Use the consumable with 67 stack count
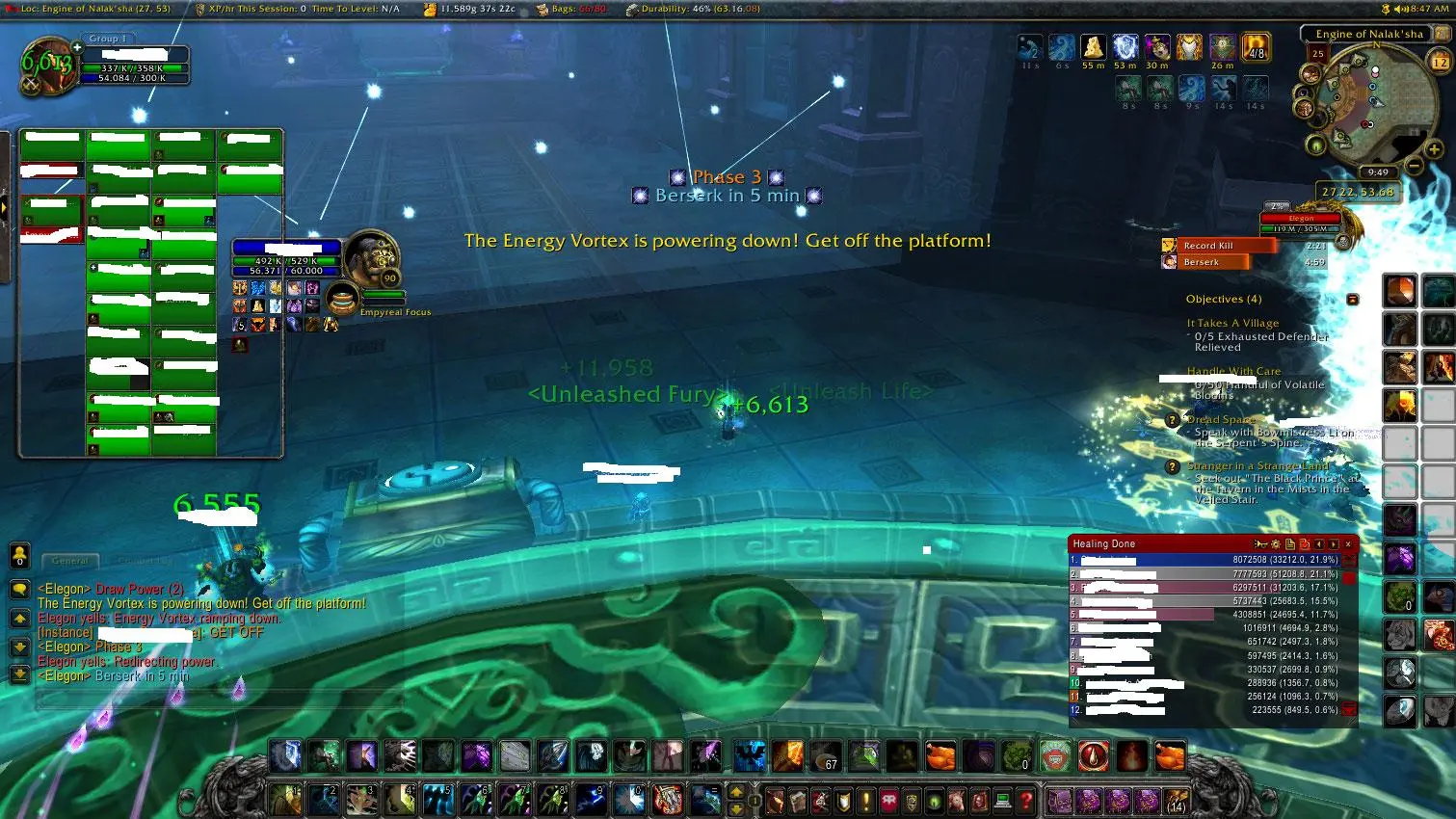Image resolution: width=1456 pixels, height=819 pixels. [826, 756]
